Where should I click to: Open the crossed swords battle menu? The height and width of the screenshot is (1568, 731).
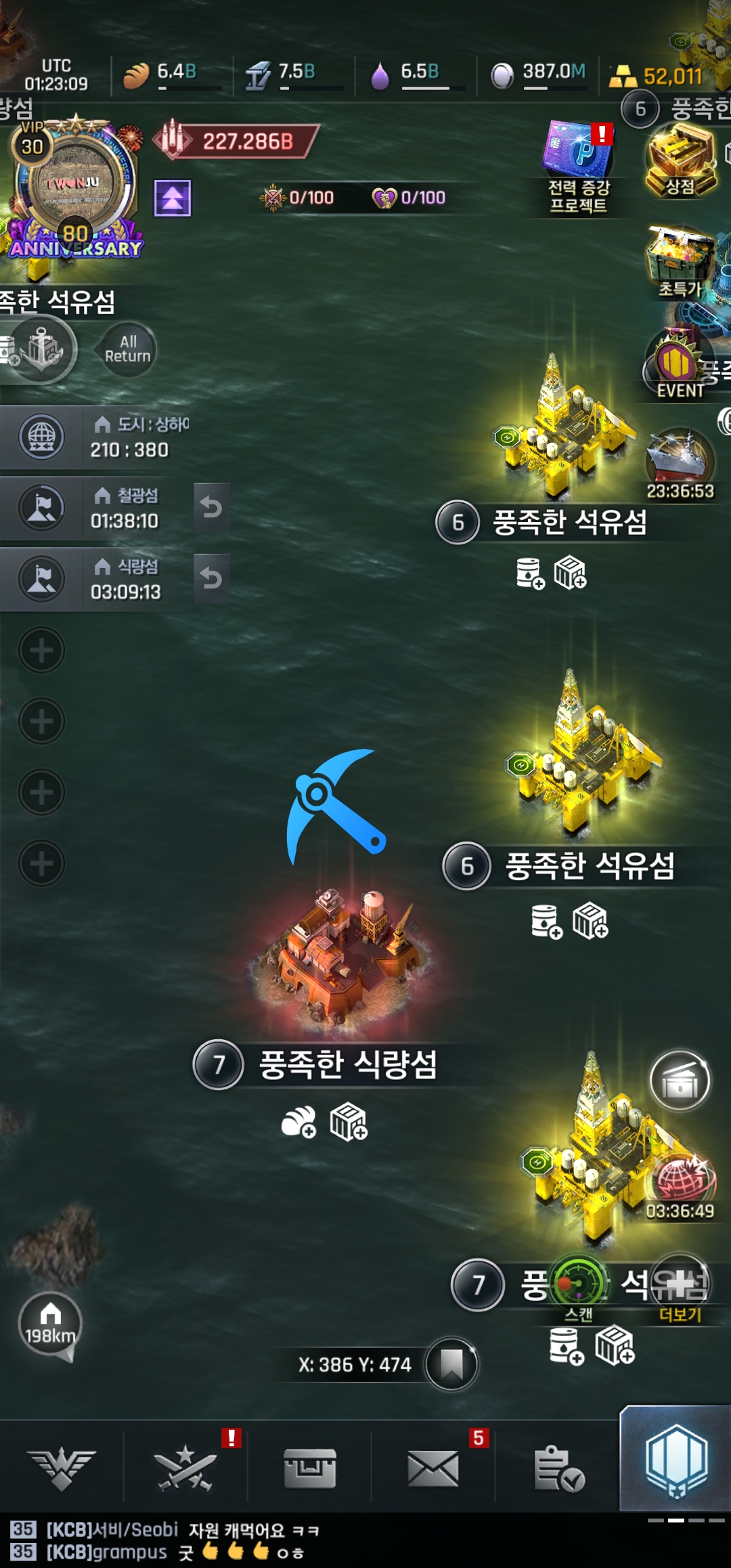click(x=185, y=1468)
